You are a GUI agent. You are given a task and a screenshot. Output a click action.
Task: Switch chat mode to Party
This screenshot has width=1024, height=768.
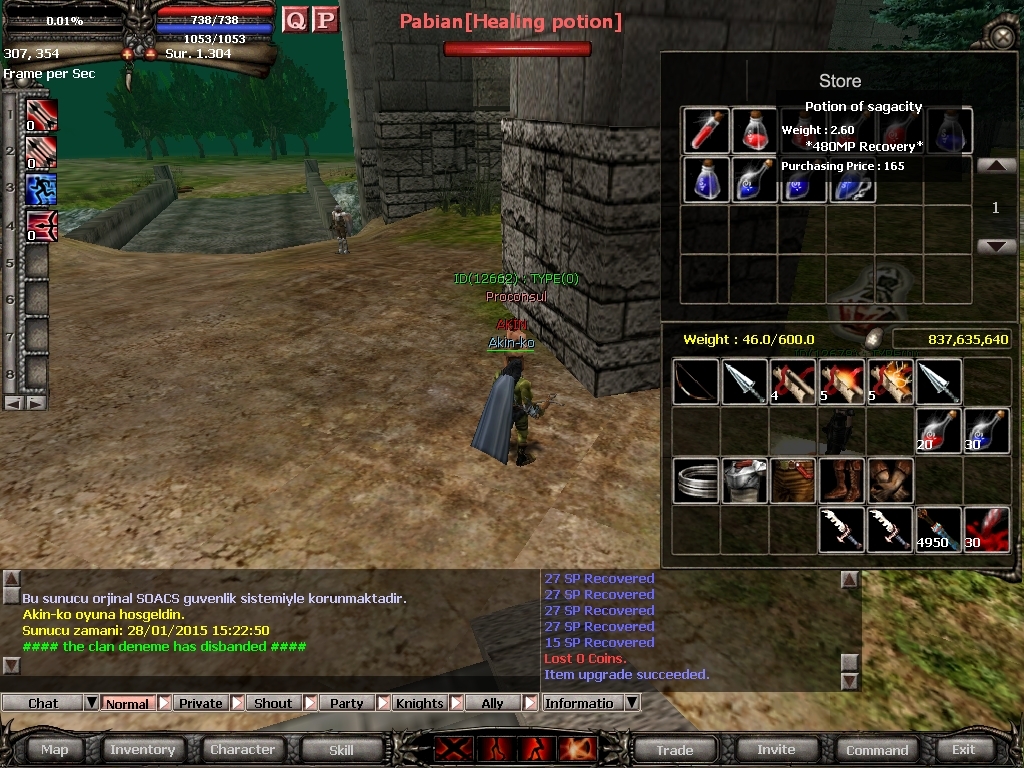(x=347, y=703)
